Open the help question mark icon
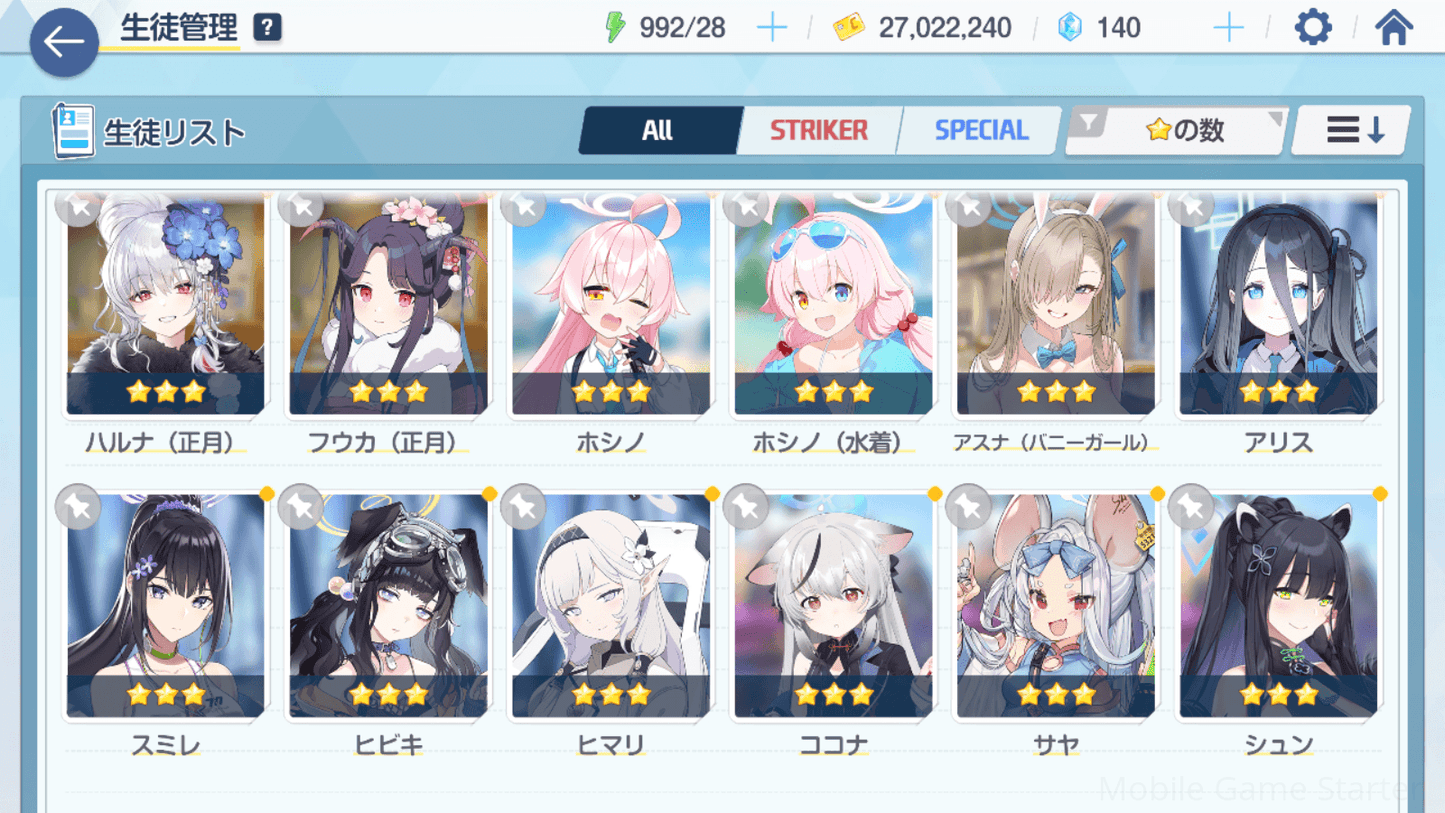This screenshot has width=1445, height=813. click(267, 28)
